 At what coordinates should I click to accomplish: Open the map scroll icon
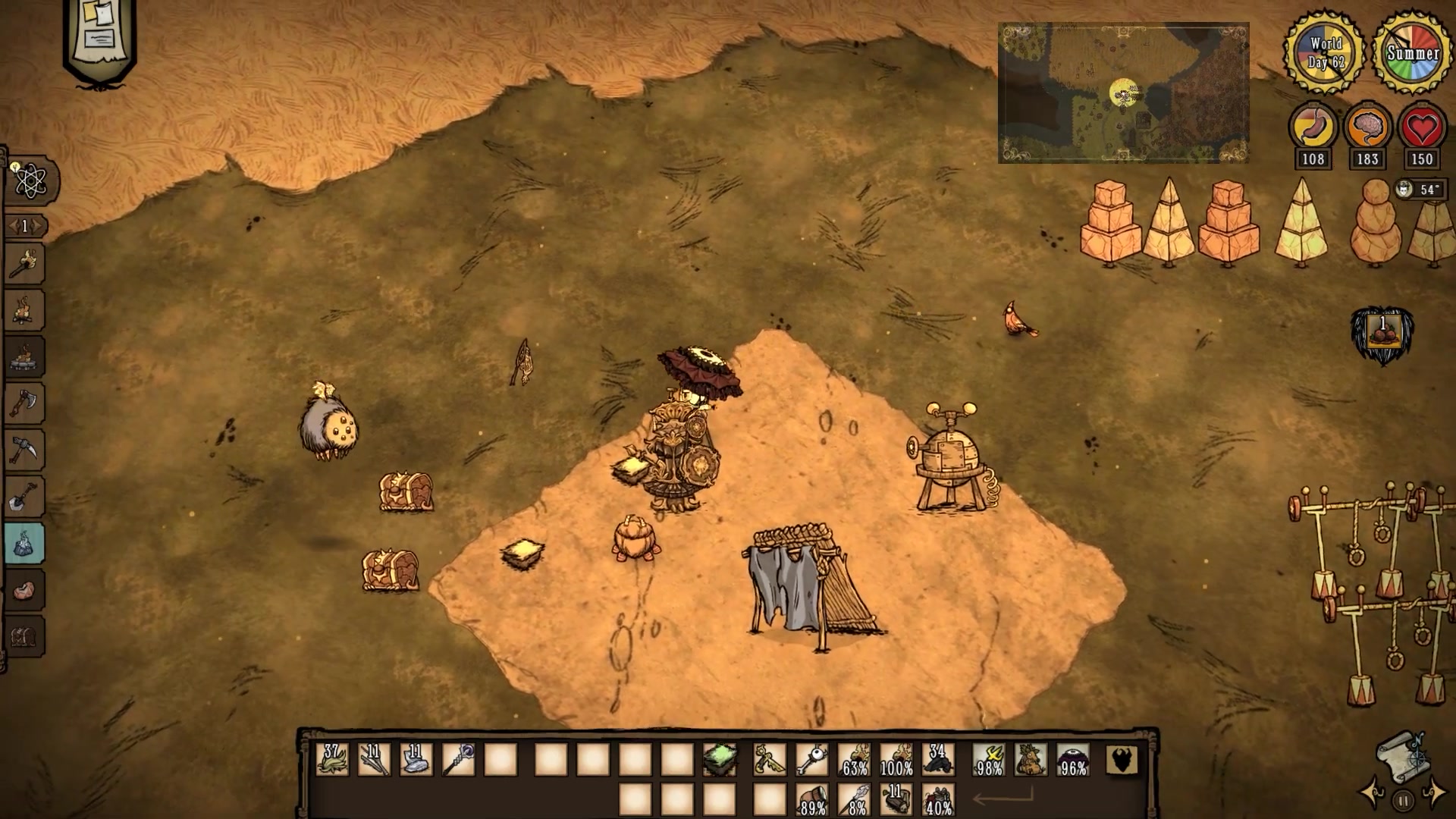tap(1402, 755)
